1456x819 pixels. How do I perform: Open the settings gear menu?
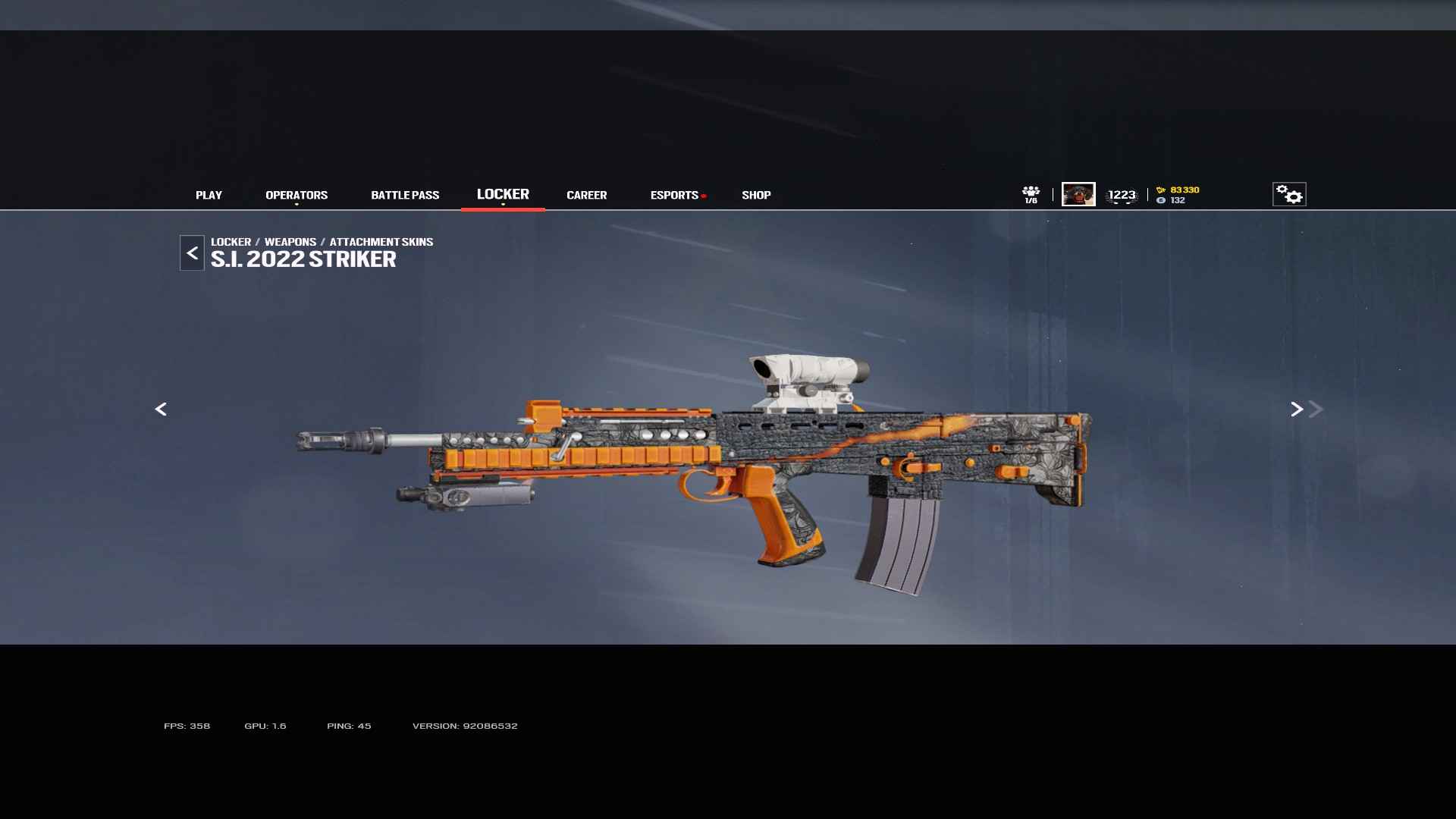[x=1288, y=194]
